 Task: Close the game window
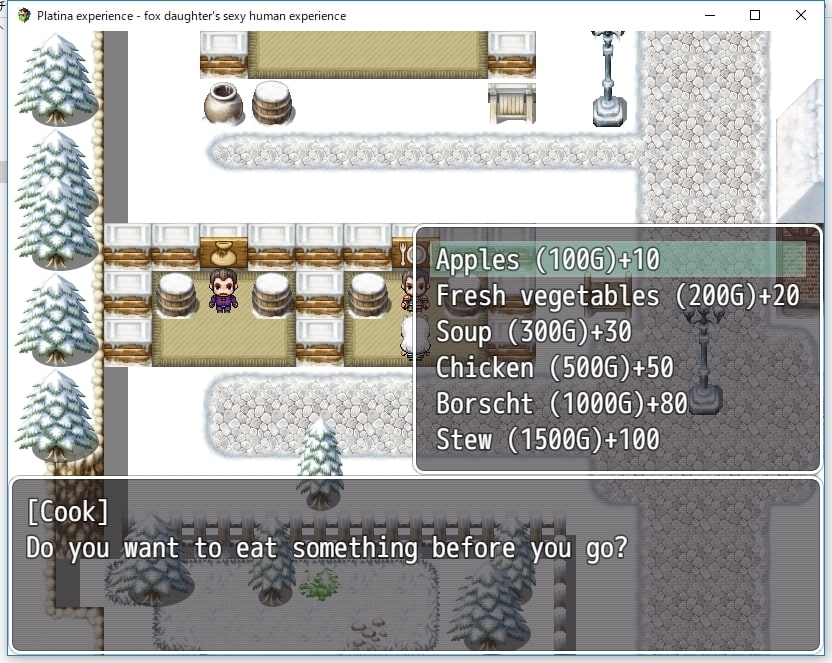pyautogui.click(x=801, y=15)
